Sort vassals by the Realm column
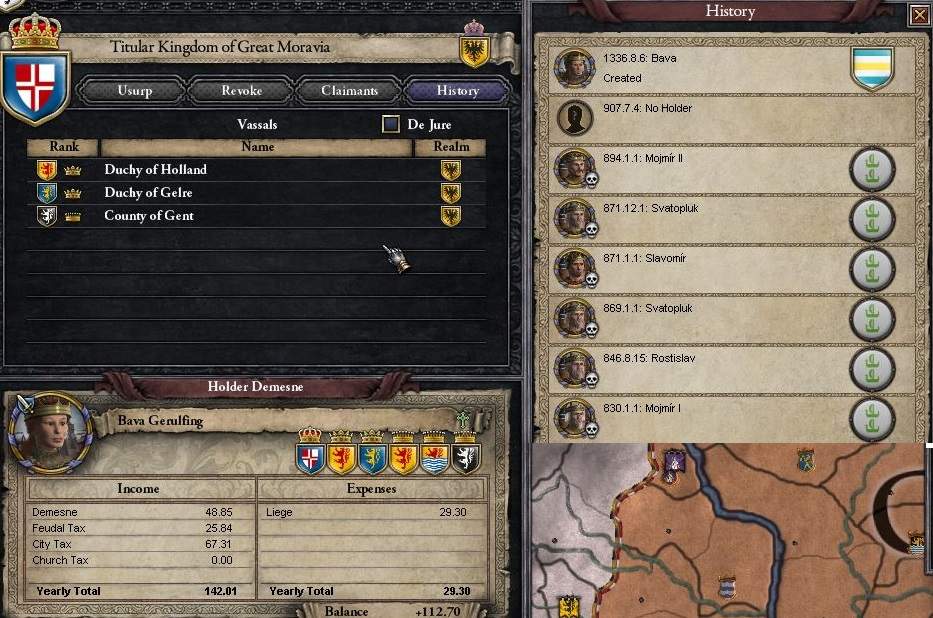Viewport: 933px width, 618px height. 451,147
